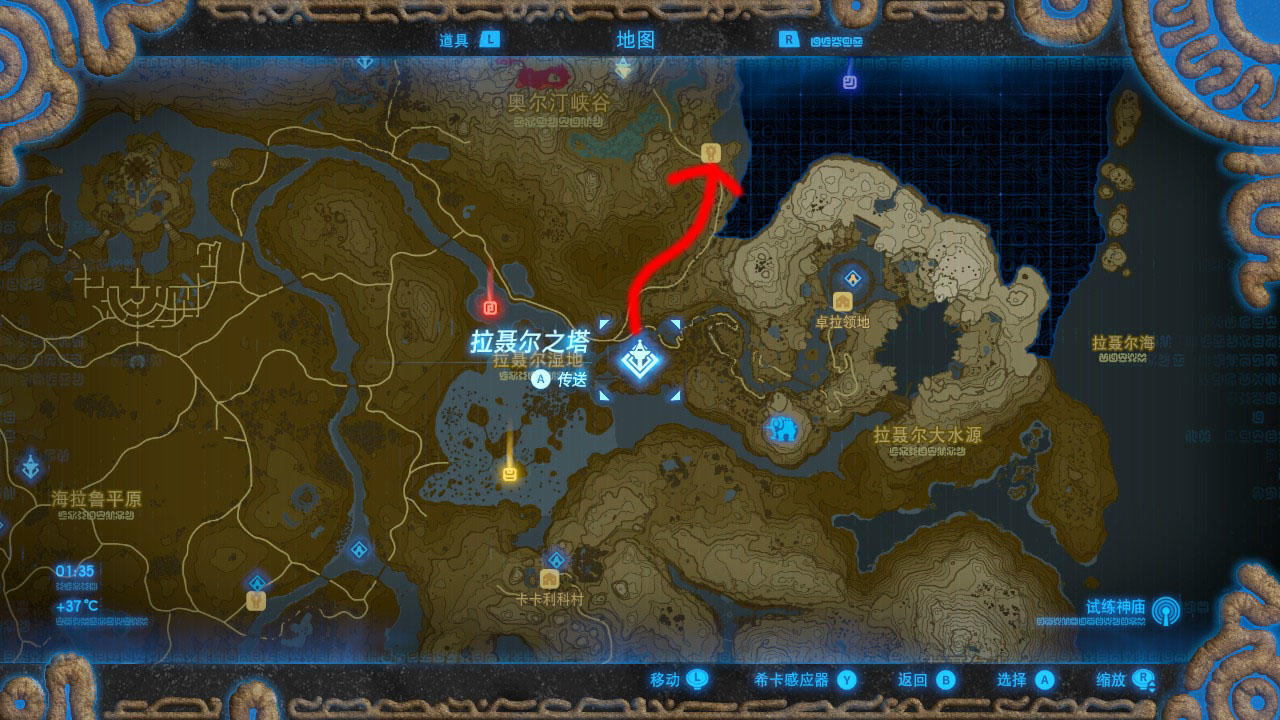Screen dimensions: 1280x720
Task: Click the shrine icon below 海拉鲁平原 label
Action: 5,523
